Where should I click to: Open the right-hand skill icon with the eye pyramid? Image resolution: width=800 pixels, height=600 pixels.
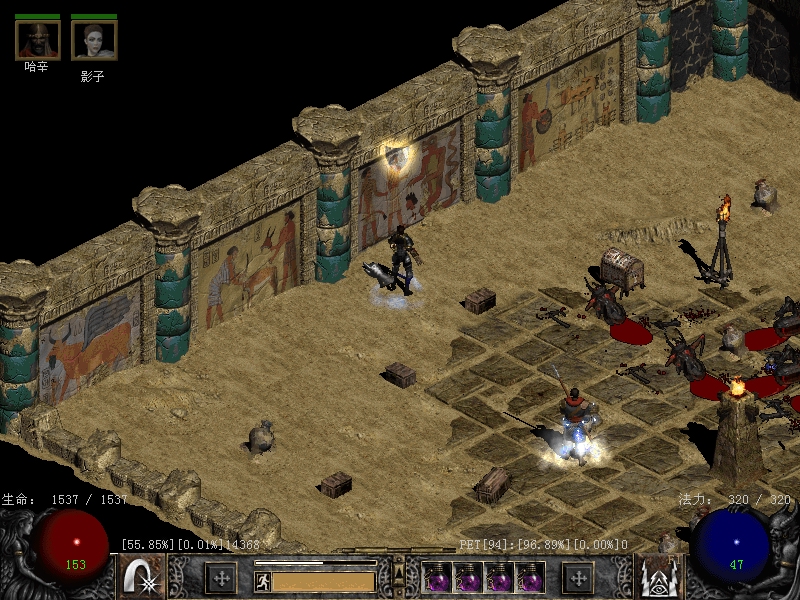coord(658,577)
